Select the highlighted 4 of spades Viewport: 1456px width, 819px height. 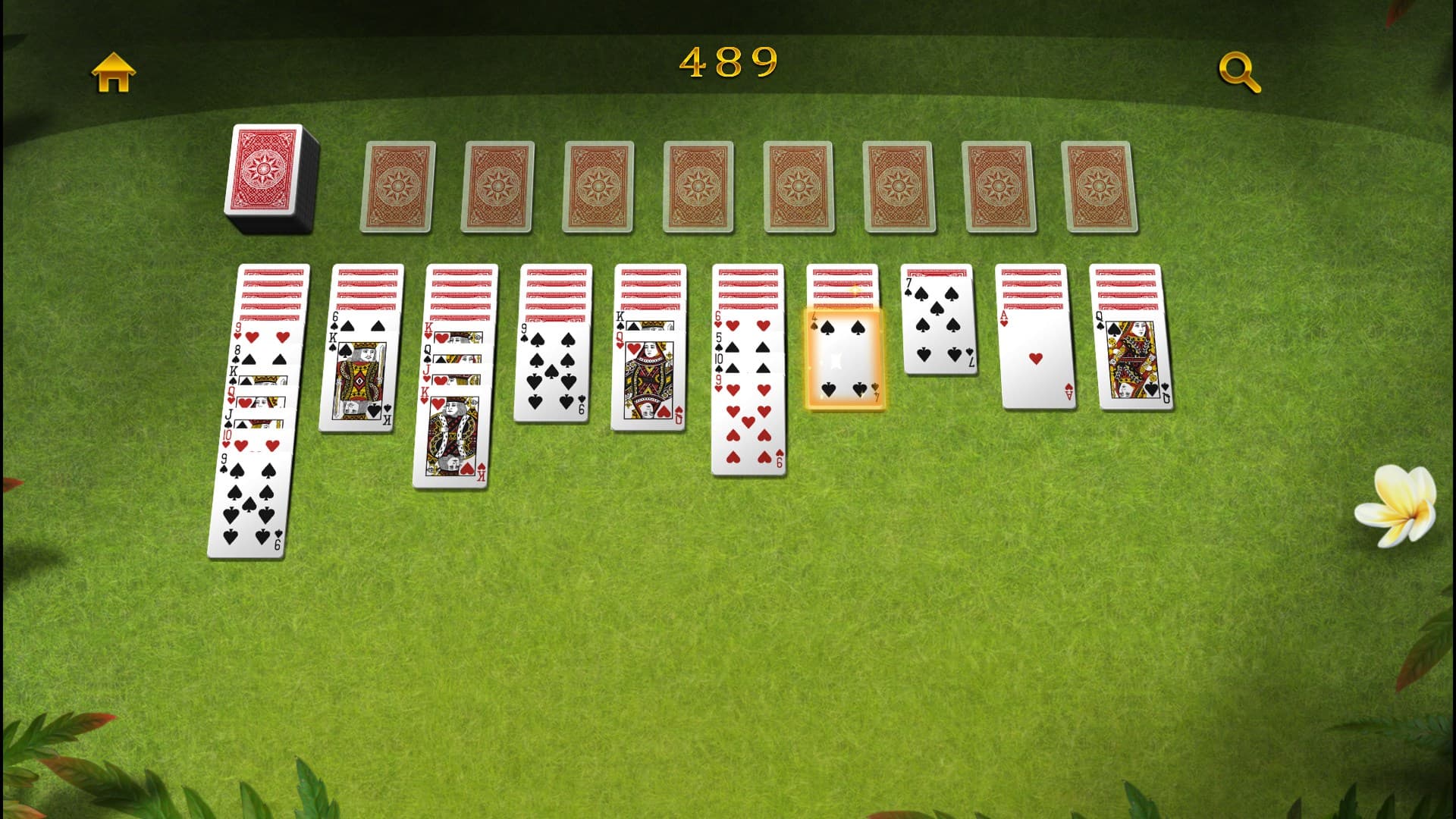coord(846,356)
